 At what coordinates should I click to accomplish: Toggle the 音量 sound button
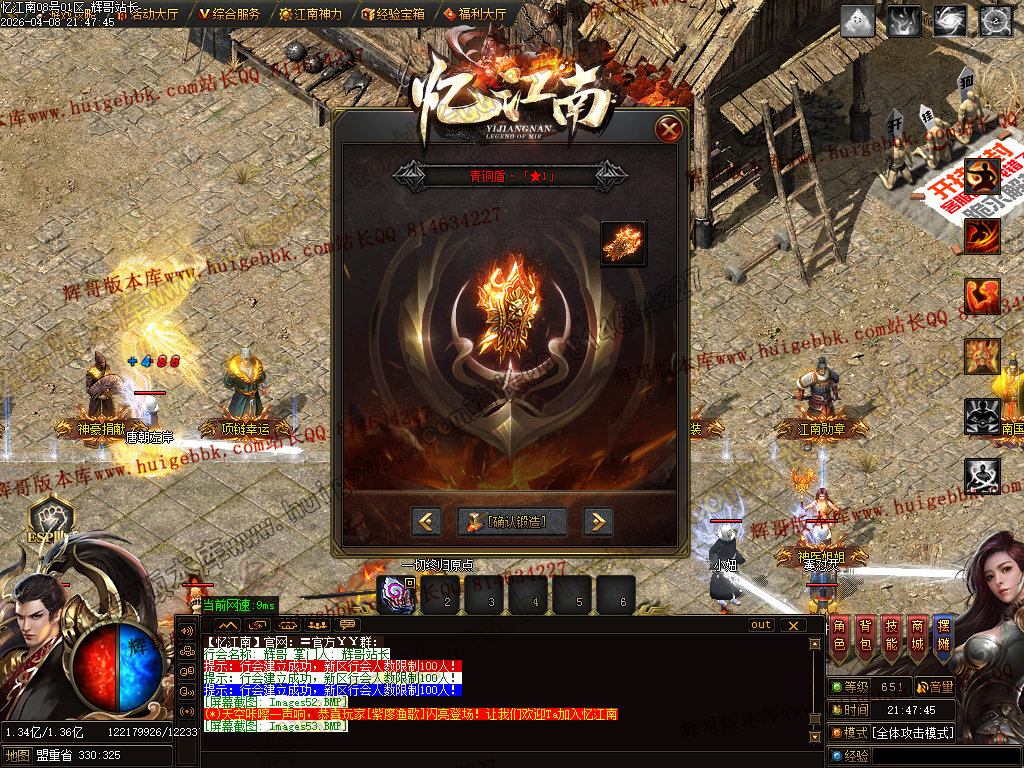[x=935, y=687]
